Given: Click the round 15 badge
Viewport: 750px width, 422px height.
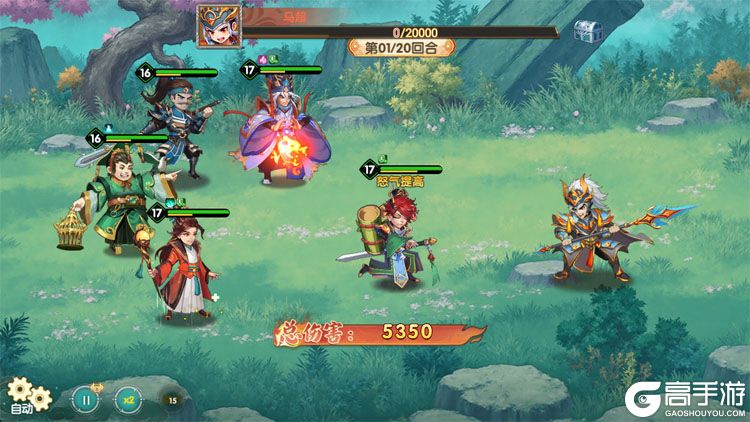Looking at the screenshot, I should click(x=172, y=400).
